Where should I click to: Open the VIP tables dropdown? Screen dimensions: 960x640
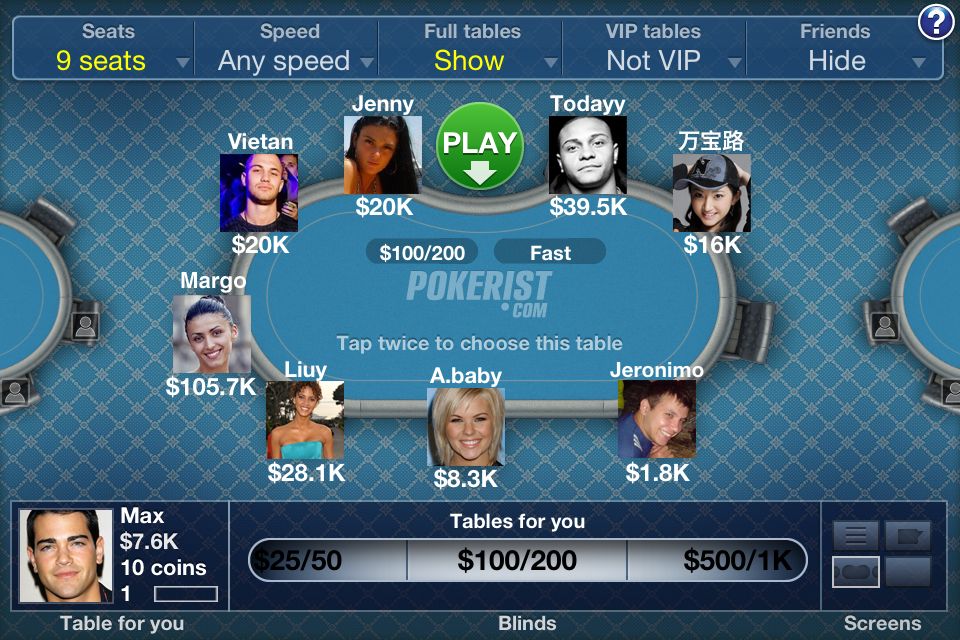[655, 48]
